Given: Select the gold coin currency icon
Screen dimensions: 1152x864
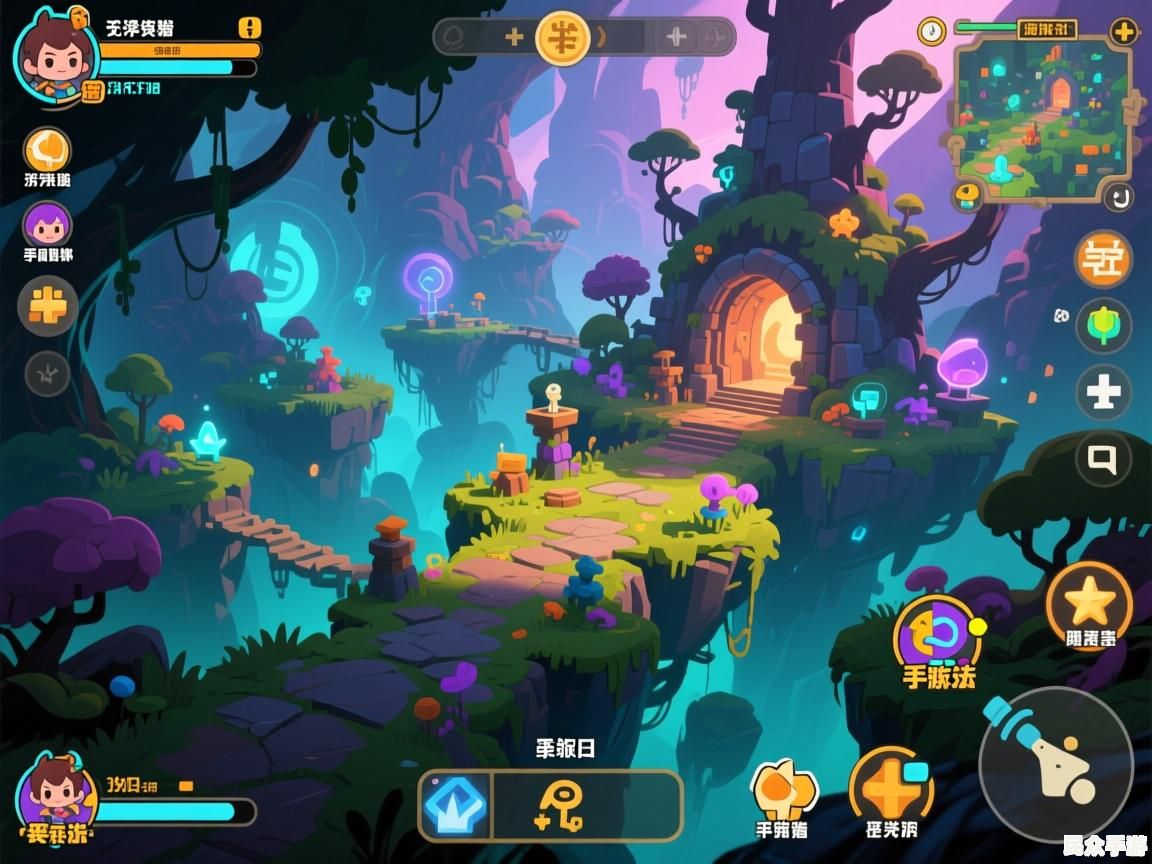Looking at the screenshot, I should [562, 38].
